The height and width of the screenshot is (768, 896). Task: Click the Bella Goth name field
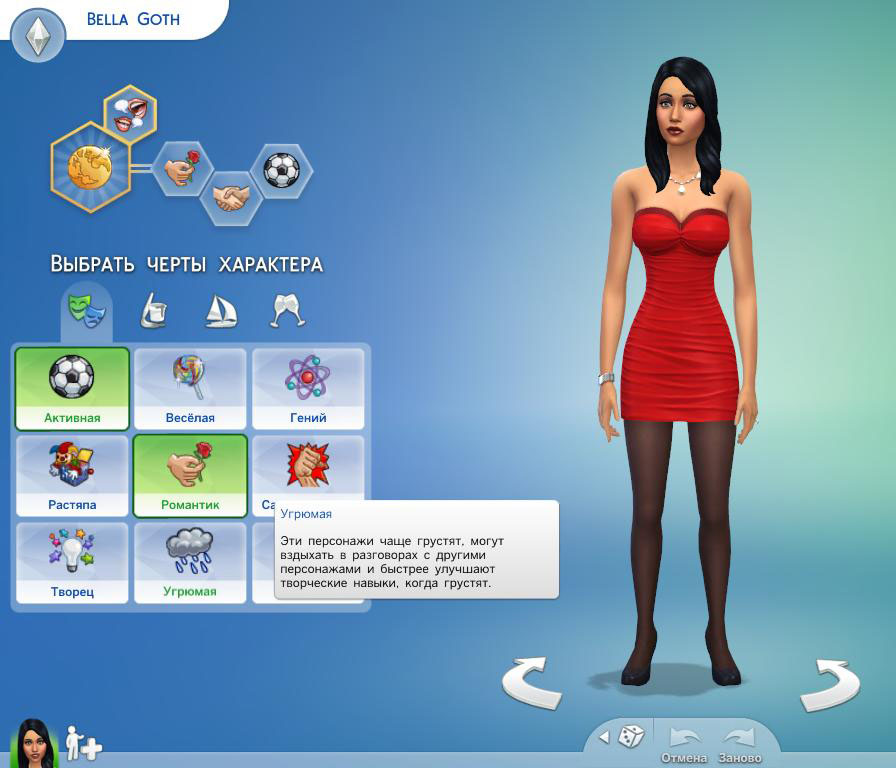coord(133,19)
